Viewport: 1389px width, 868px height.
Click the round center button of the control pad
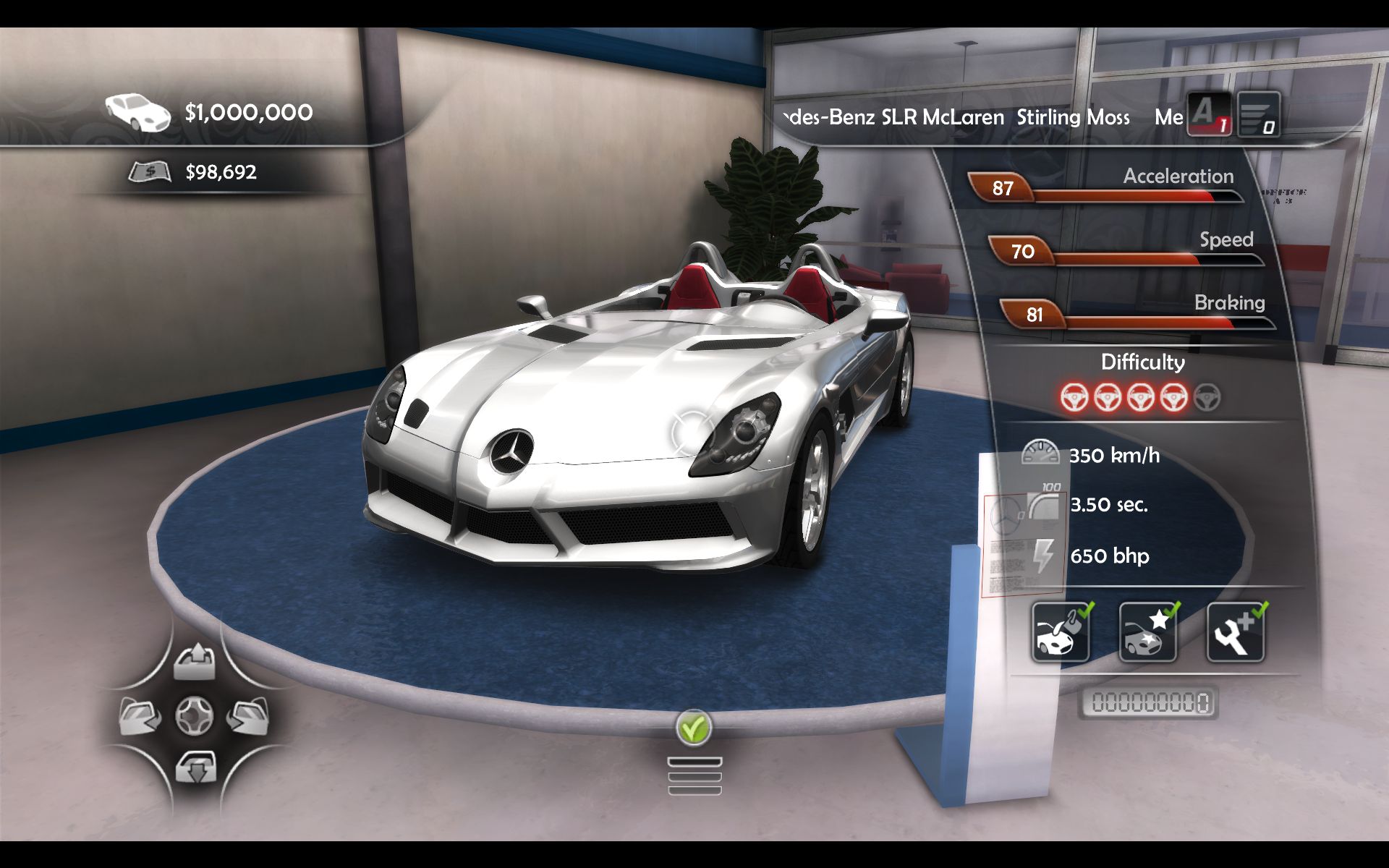pyautogui.click(x=195, y=716)
